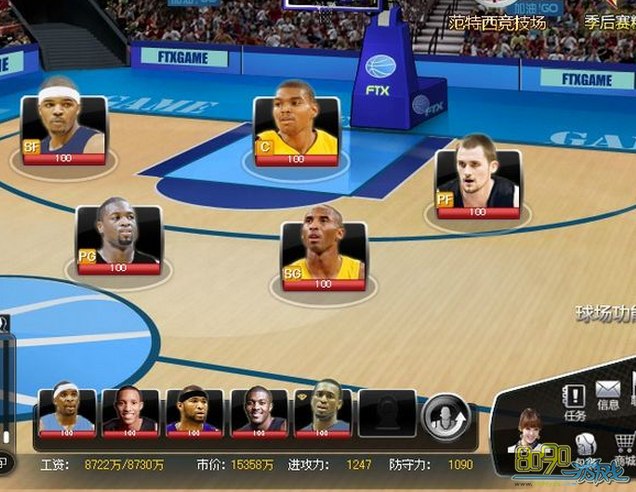Select the bench player wearing a white headband

pos(66,410)
